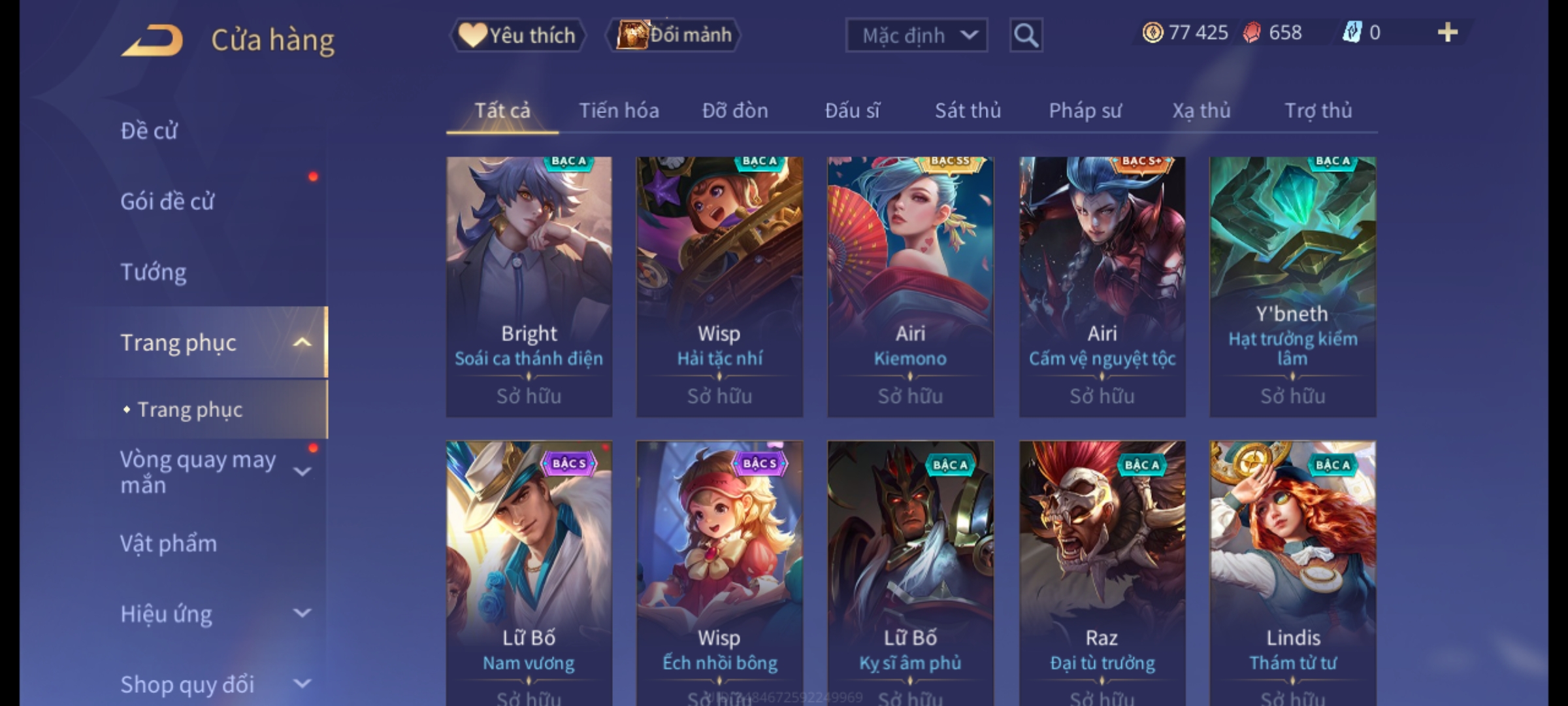The height and width of the screenshot is (706, 1568).
Task: Show the Pháp sư skins tab
Action: (1085, 110)
